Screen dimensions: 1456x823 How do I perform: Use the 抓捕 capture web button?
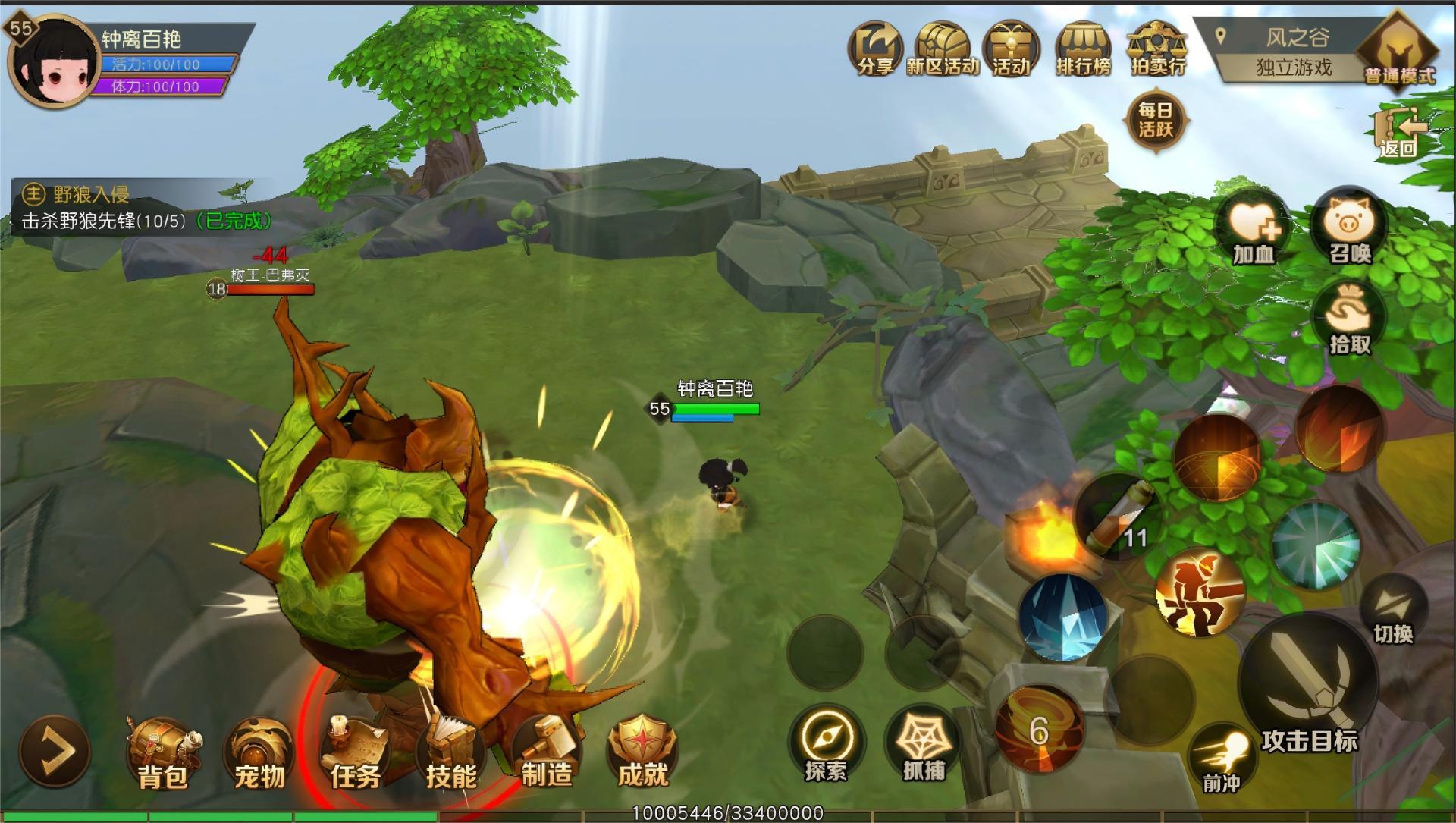(924, 743)
